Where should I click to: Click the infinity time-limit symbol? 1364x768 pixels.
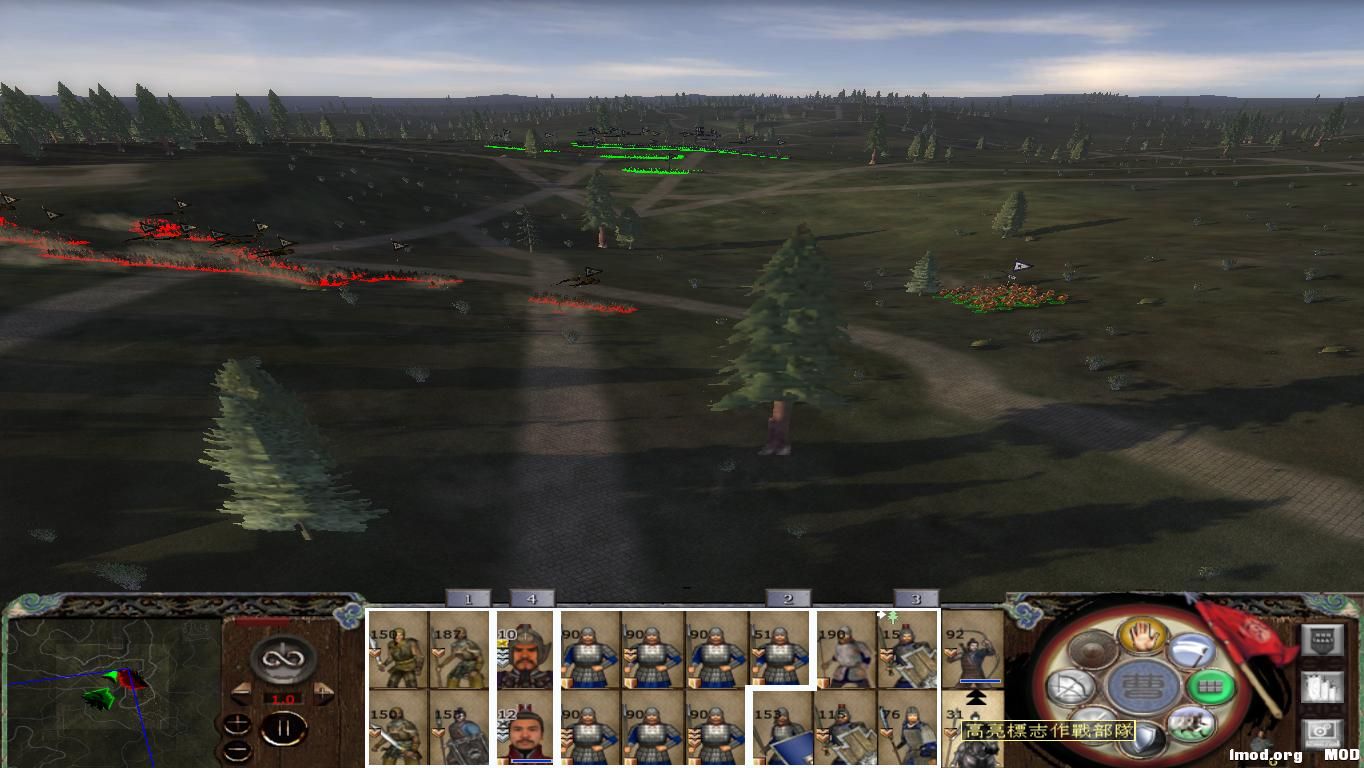click(285, 658)
